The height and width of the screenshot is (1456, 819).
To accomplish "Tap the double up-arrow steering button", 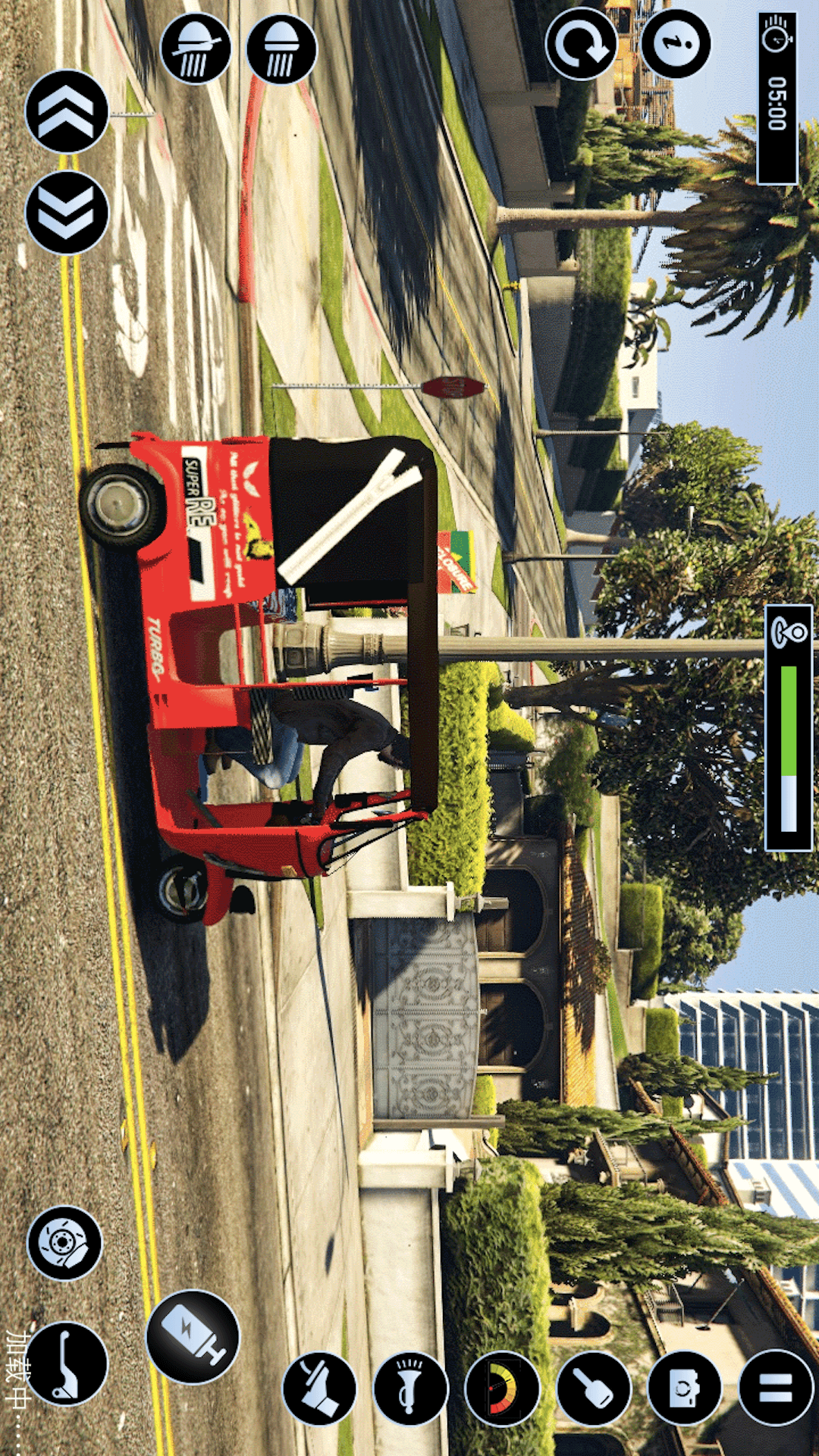I will [x=67, y=111].
